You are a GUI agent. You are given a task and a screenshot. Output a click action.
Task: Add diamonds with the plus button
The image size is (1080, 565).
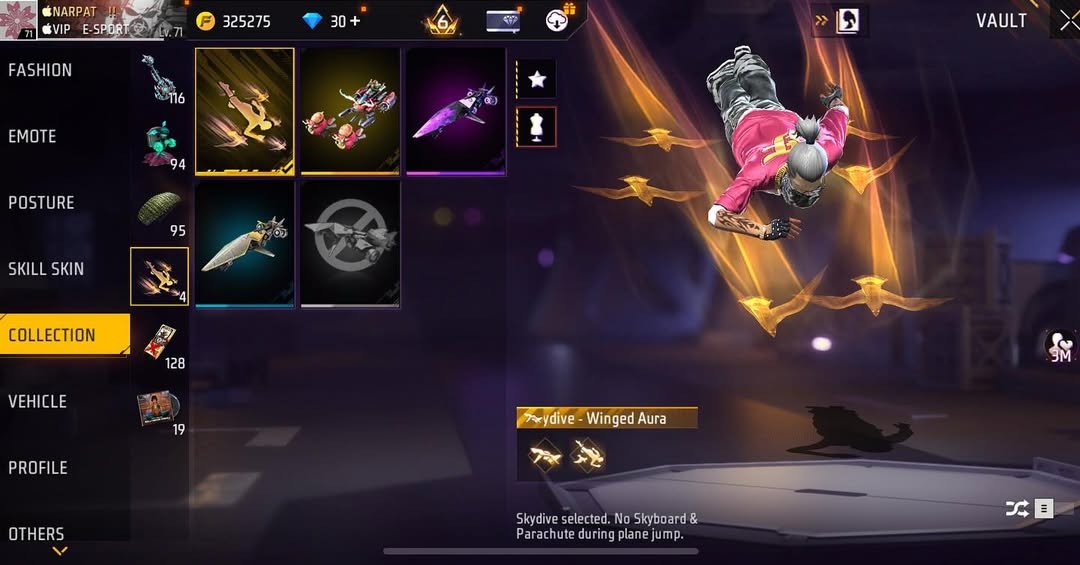(355, 21)
